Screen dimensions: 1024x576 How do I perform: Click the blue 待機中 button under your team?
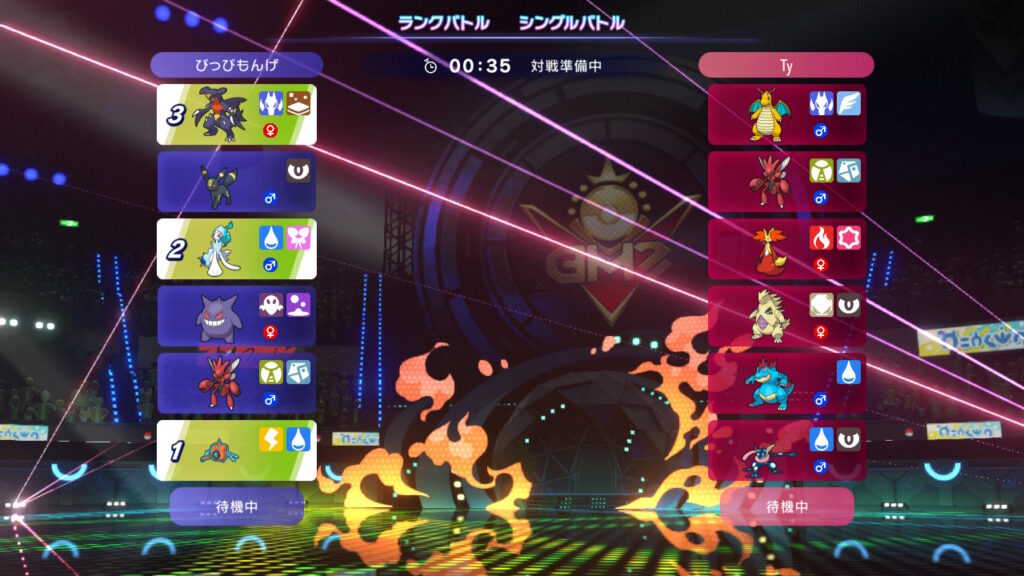[x=237, y=506]
